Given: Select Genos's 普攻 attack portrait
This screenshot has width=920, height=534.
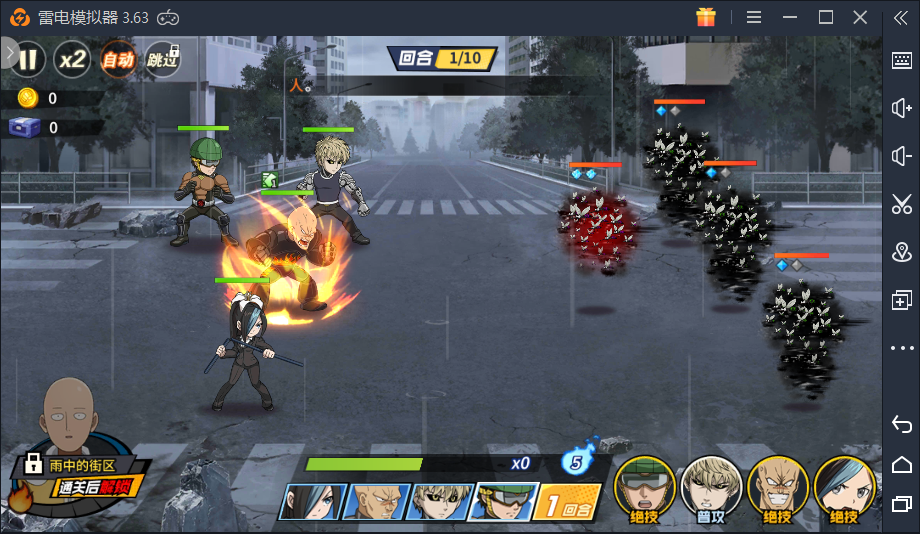Looking at the screenshot, I should 711,488.
